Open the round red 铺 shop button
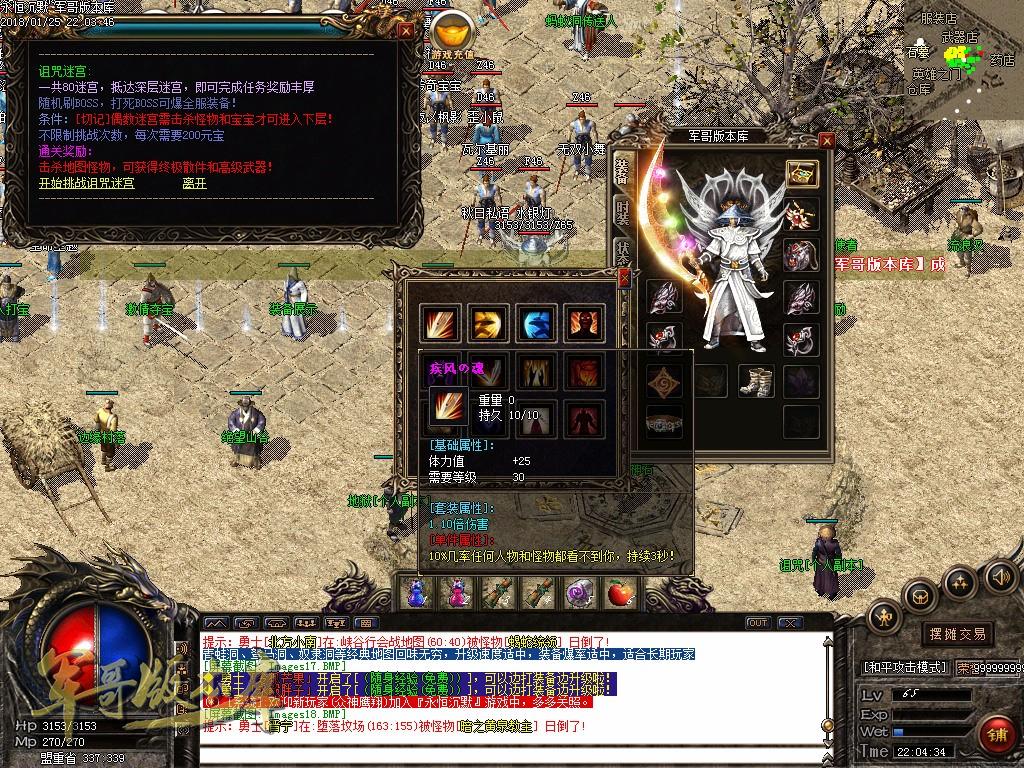The height and width of the screenshot is (768, 1024). (x=996, y=733)
